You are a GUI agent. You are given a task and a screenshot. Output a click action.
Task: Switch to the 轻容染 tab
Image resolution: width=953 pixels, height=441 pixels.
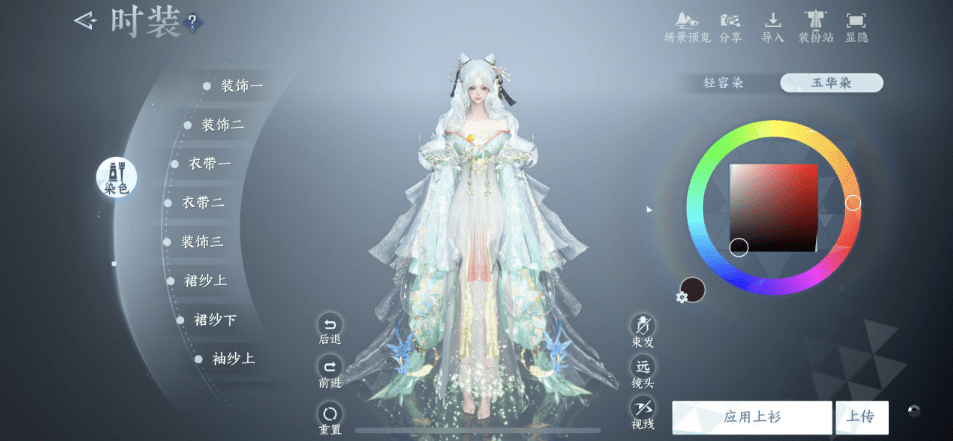click(x=724, y=83)
